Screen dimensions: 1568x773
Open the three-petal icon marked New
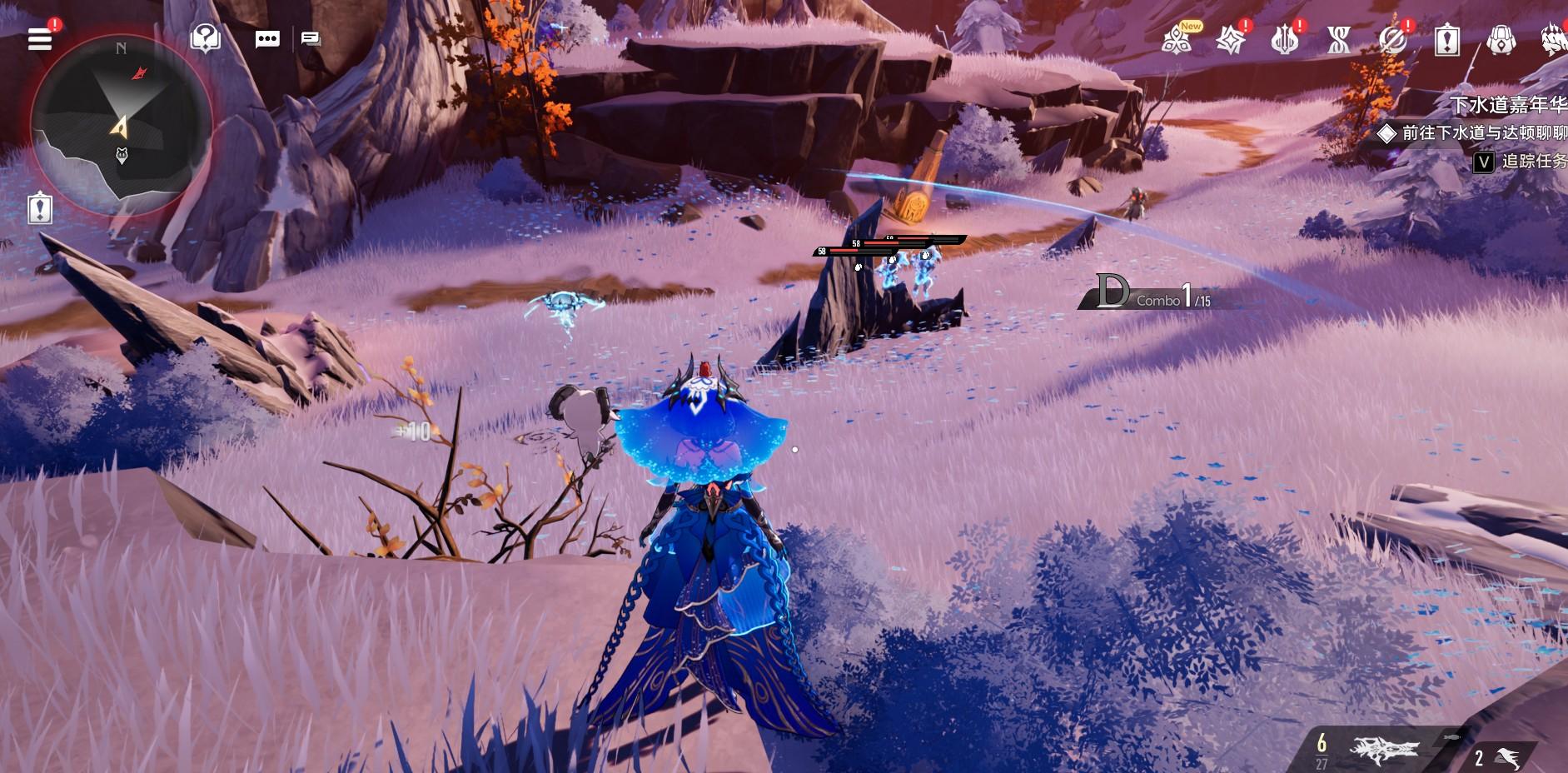click(x=1176, y=39)
